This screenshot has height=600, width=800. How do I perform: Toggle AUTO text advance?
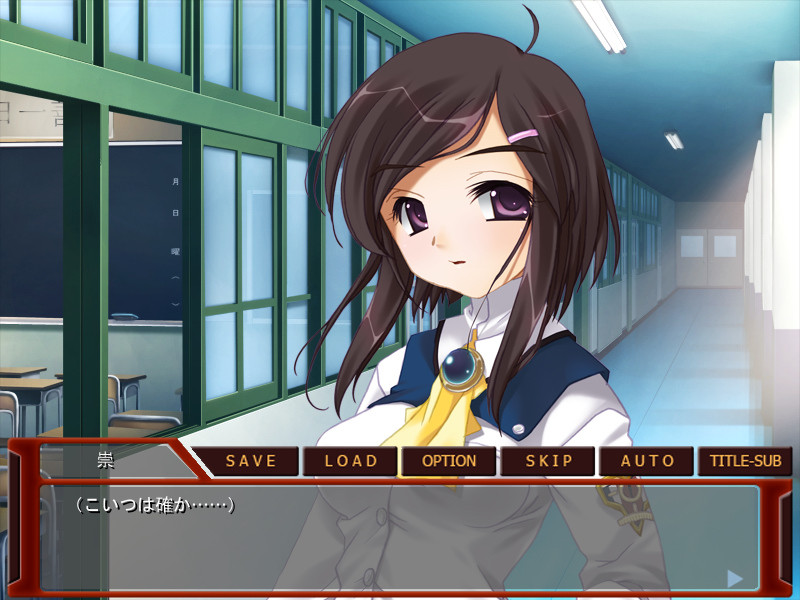(647, 461)
